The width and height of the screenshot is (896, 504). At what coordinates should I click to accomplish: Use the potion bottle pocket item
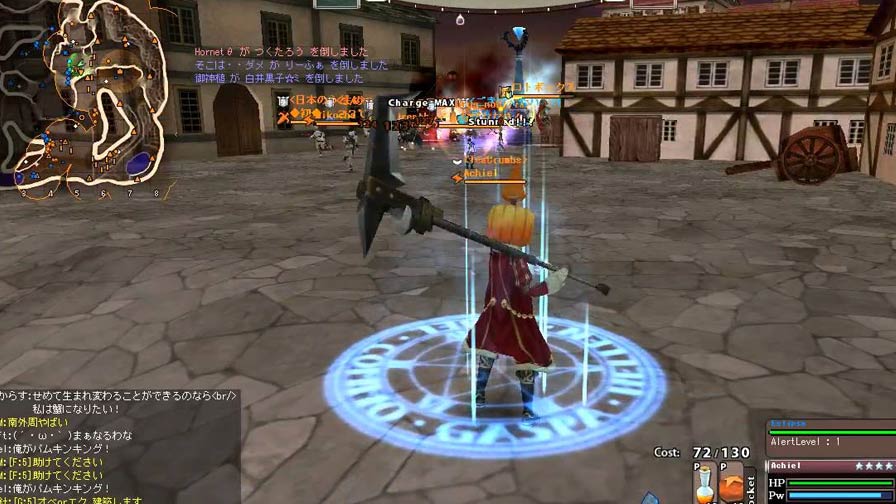(703, 487)
